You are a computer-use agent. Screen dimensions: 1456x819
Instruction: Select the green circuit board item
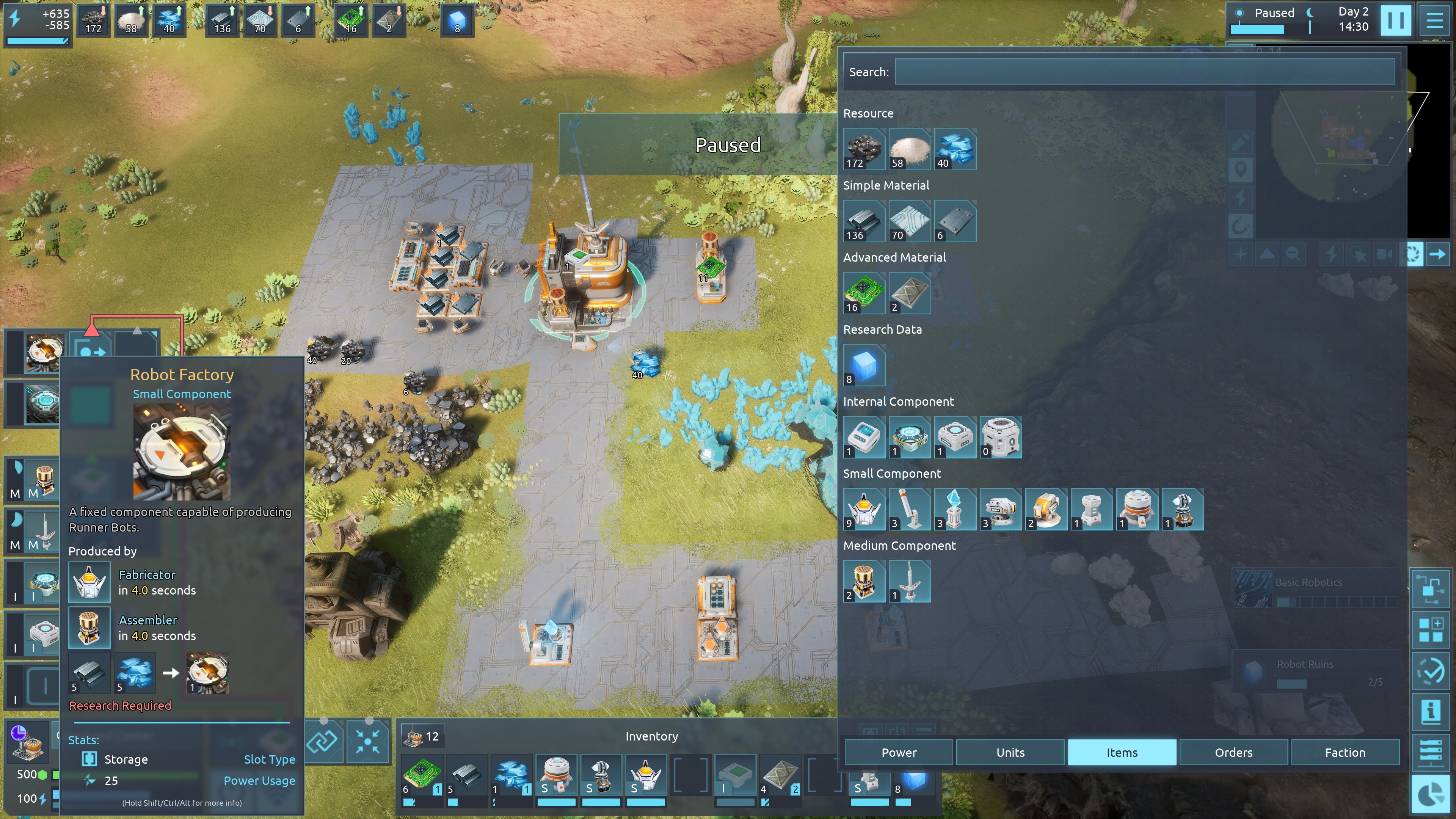click(x=864, y=292)
